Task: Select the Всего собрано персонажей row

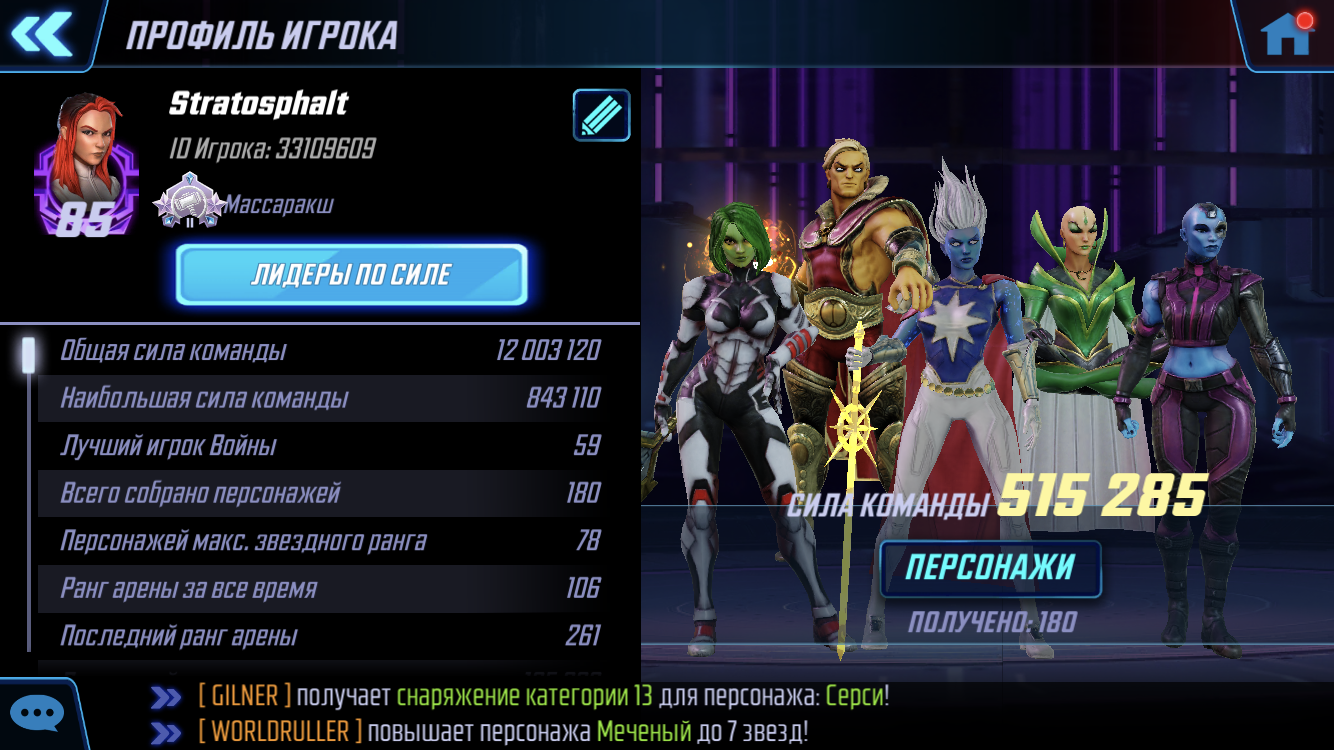Action: click(330, 493)
